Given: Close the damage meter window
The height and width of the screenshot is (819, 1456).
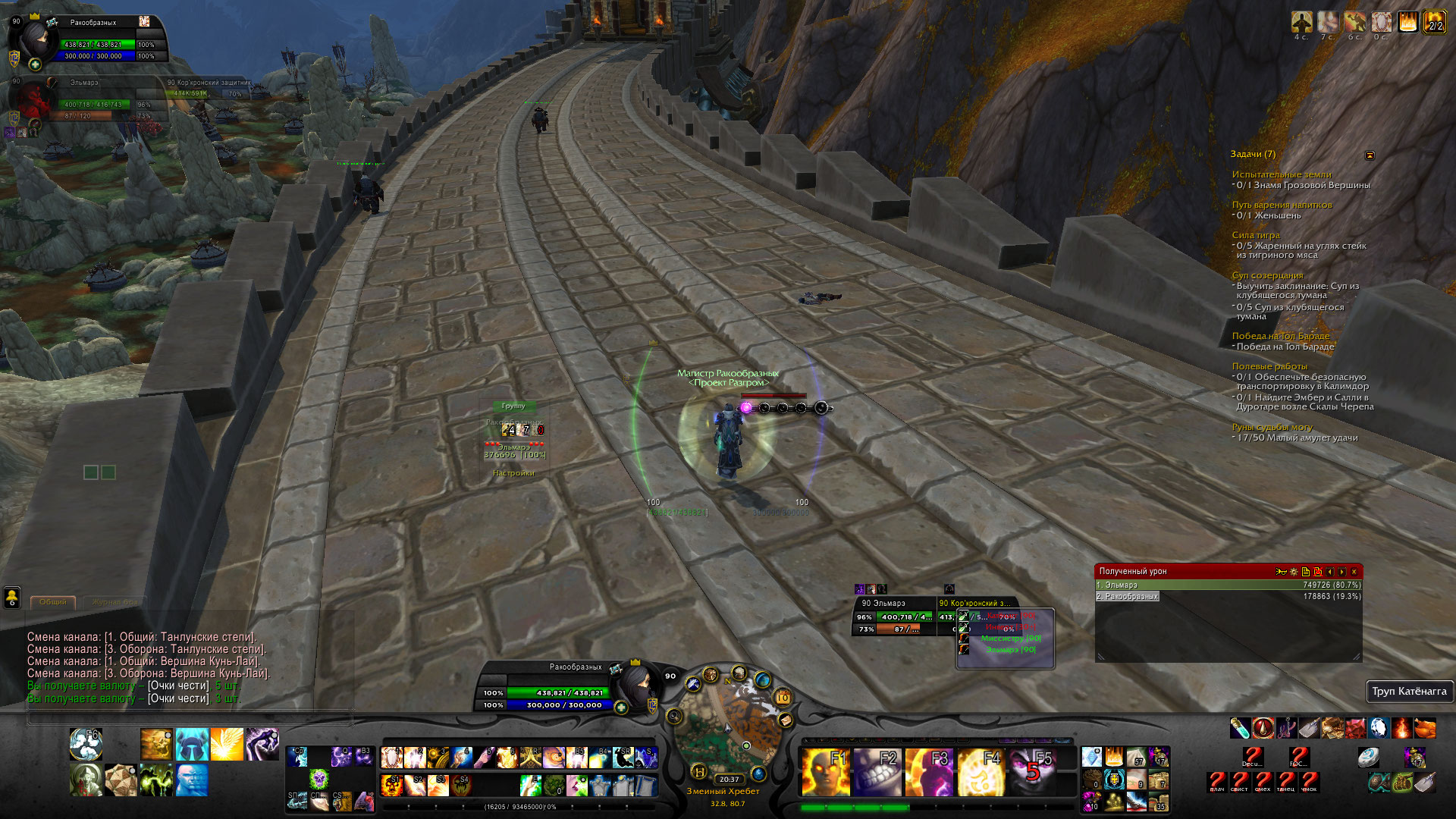Looking at the screenshot, I should point(1354,572).
